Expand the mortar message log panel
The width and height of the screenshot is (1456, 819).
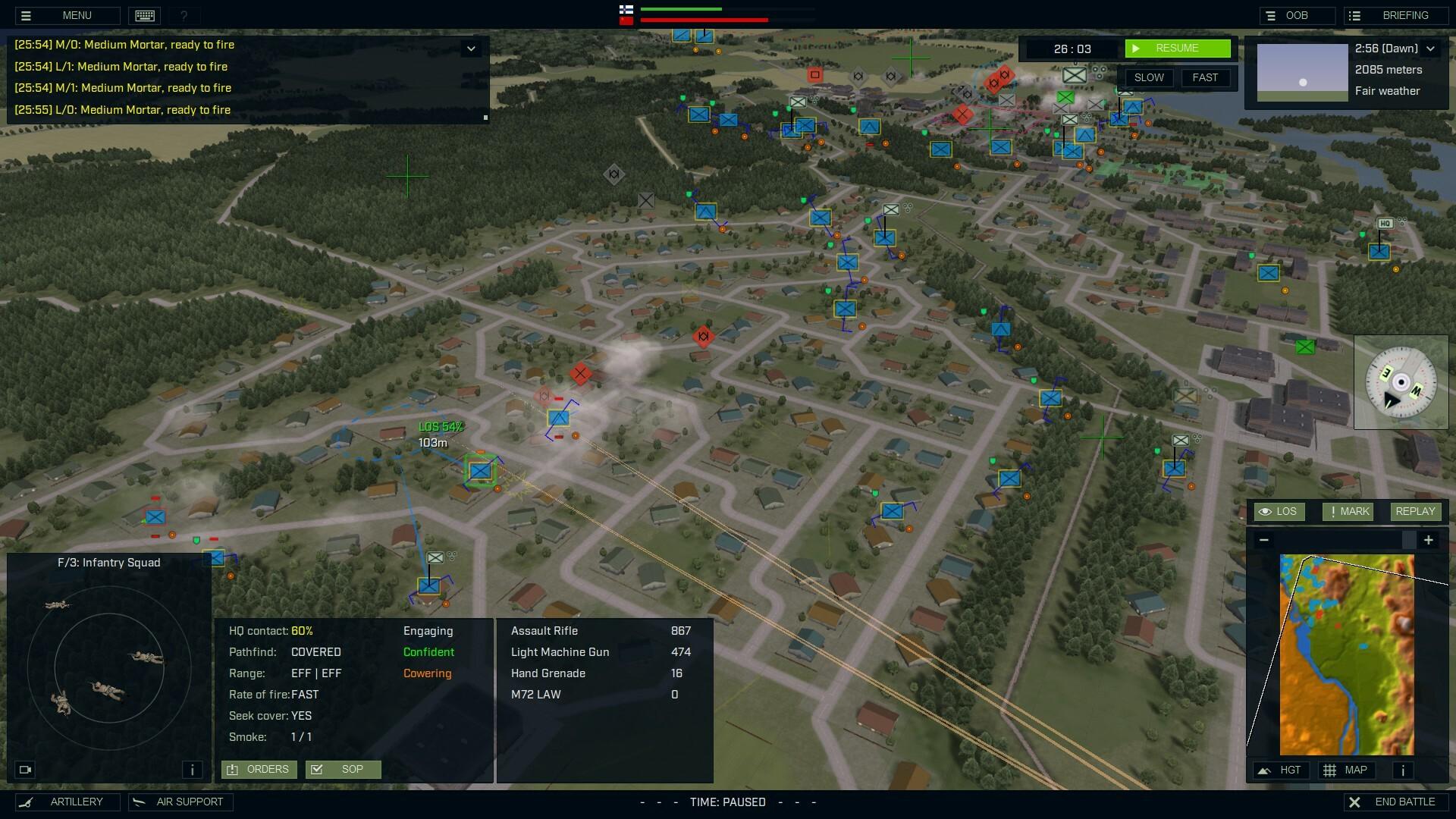[x=472, y=47]
